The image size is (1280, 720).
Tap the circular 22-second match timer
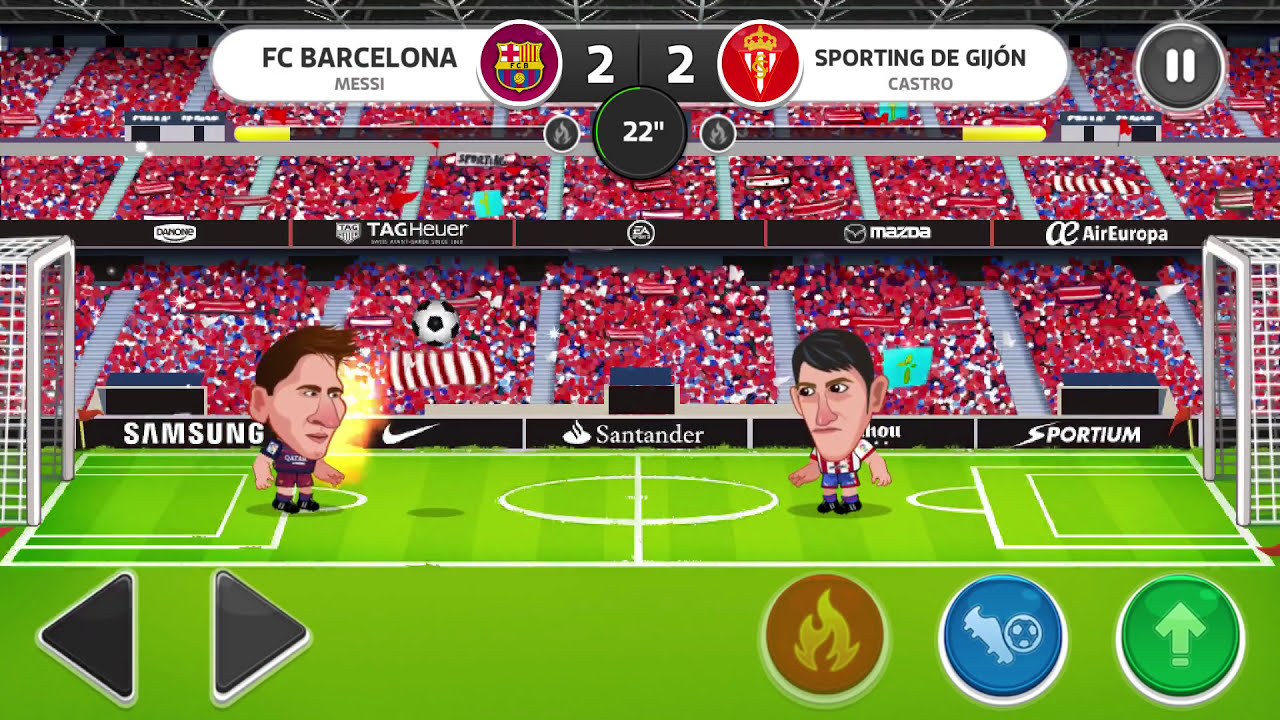(640, 130)
